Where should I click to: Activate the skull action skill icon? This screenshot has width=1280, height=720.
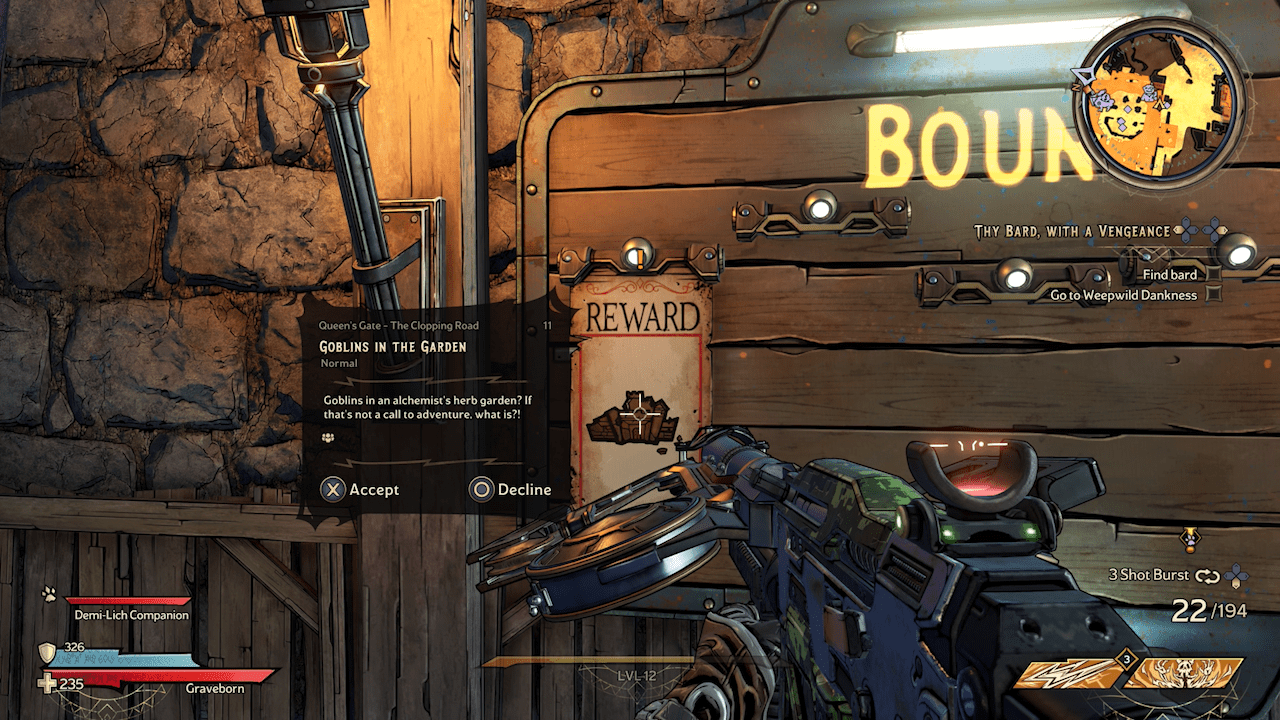click(x=1183, y=673)
